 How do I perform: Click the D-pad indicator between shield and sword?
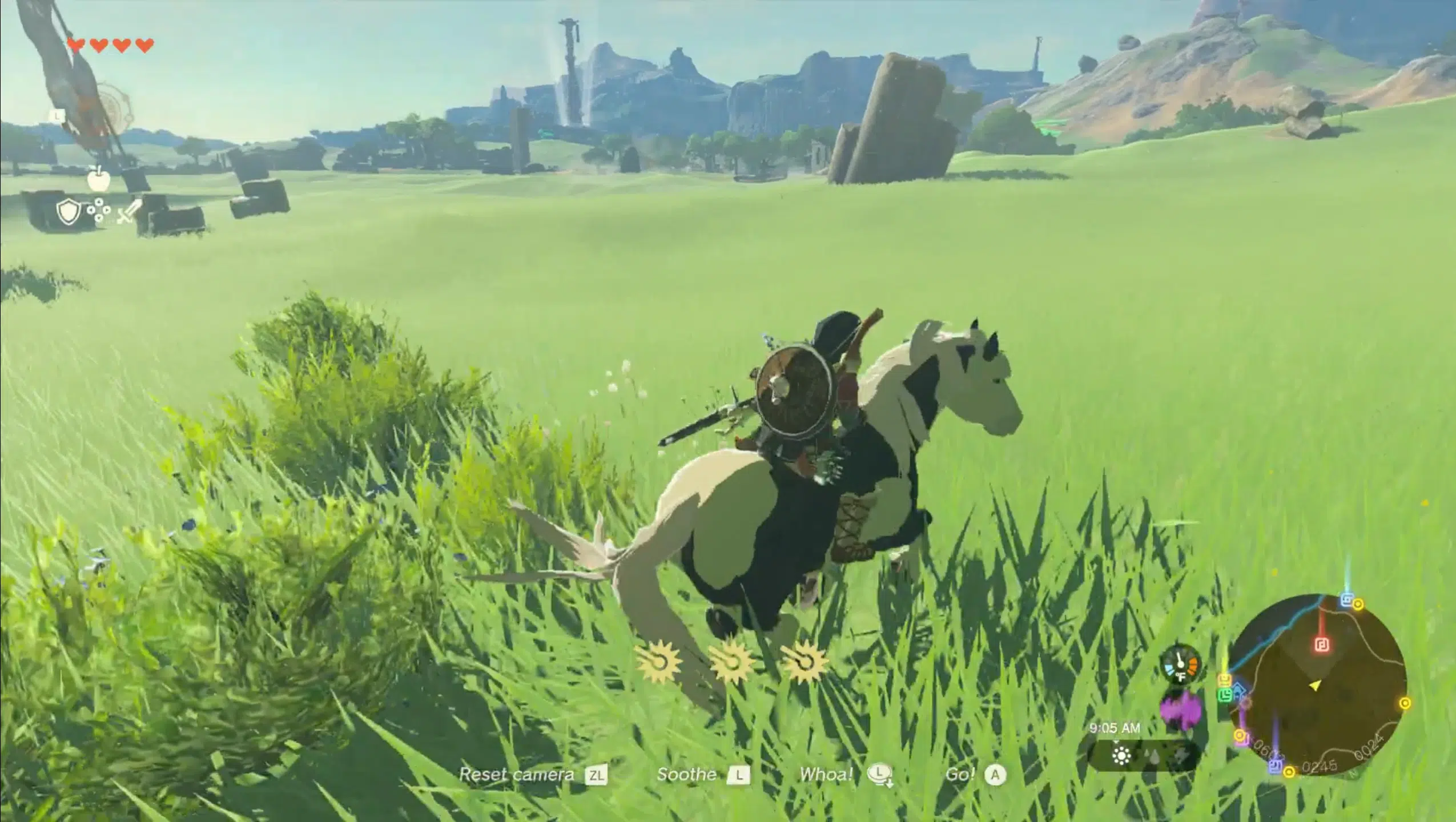coord(99,211)
